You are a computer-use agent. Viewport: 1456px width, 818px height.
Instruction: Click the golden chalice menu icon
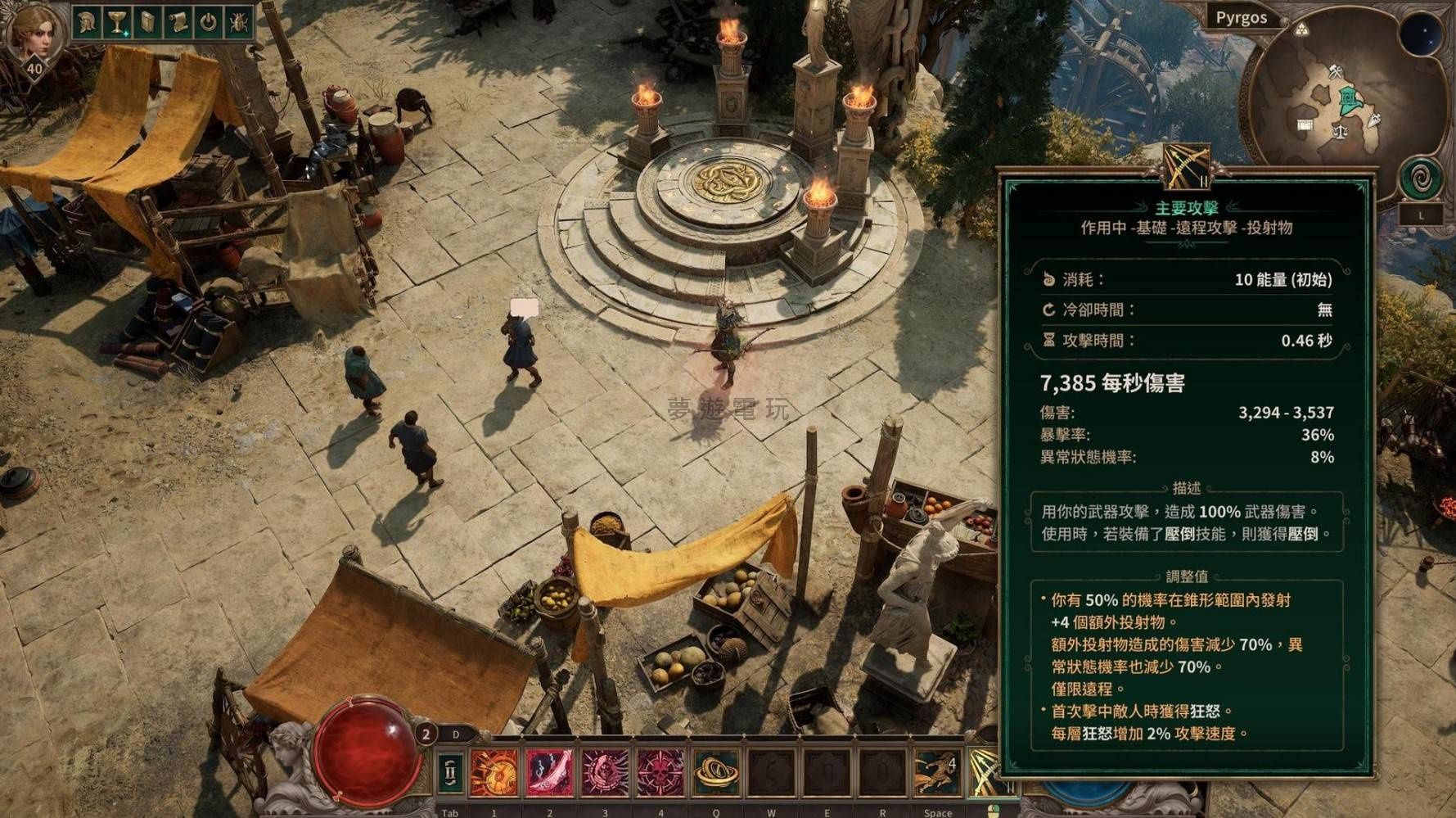pyautogui.click(x=118, y=22)
